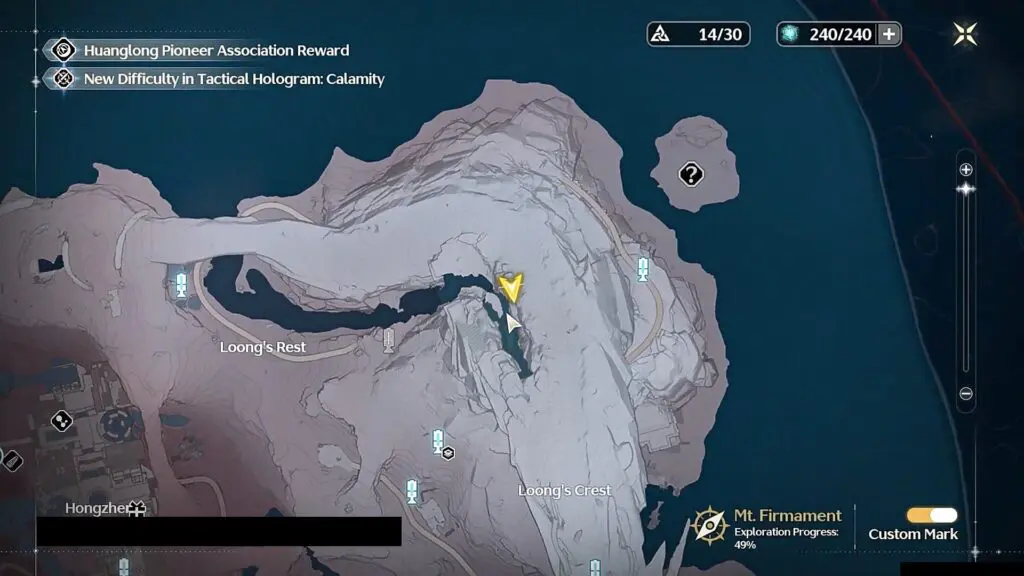This screenshot has width=1024, height=576.
Task: Select the question mark marker on the island
Action: 691,175
